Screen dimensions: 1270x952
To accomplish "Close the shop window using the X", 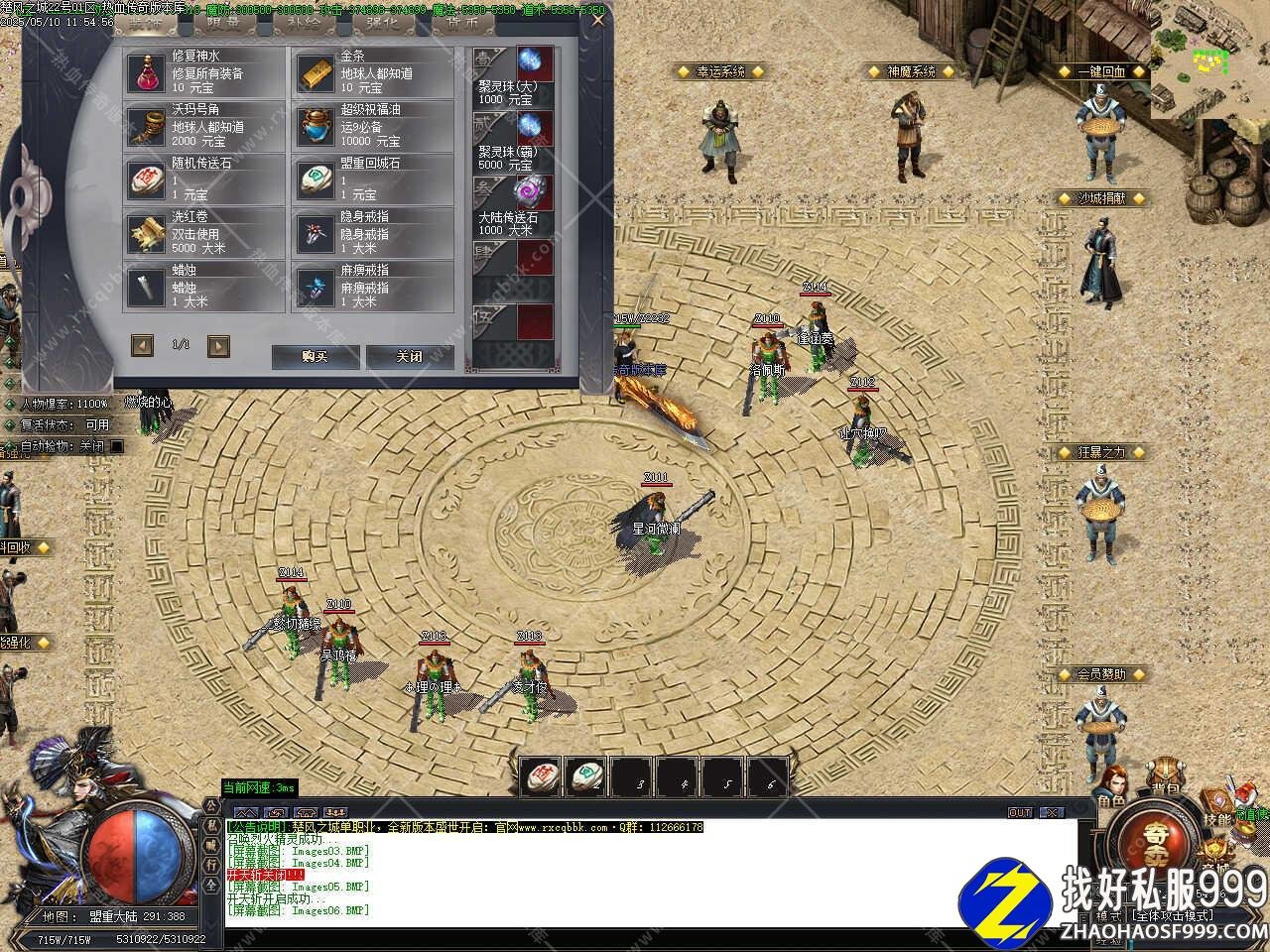I will tap(598, 19).
